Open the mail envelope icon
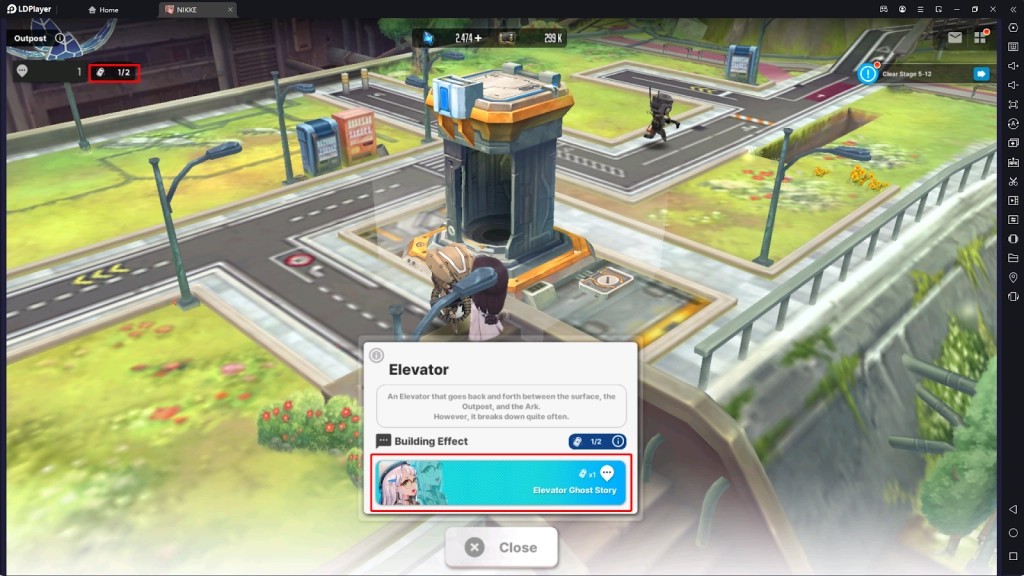 coord(955,38)
